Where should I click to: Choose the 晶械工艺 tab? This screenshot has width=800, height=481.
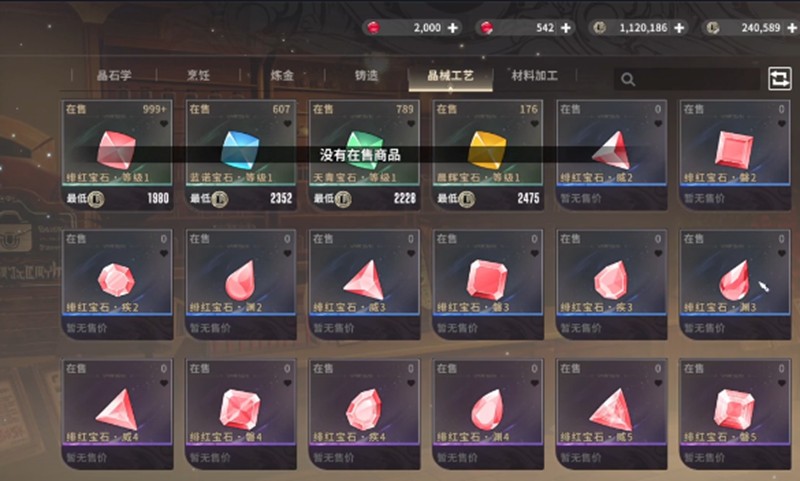[450, 76]
